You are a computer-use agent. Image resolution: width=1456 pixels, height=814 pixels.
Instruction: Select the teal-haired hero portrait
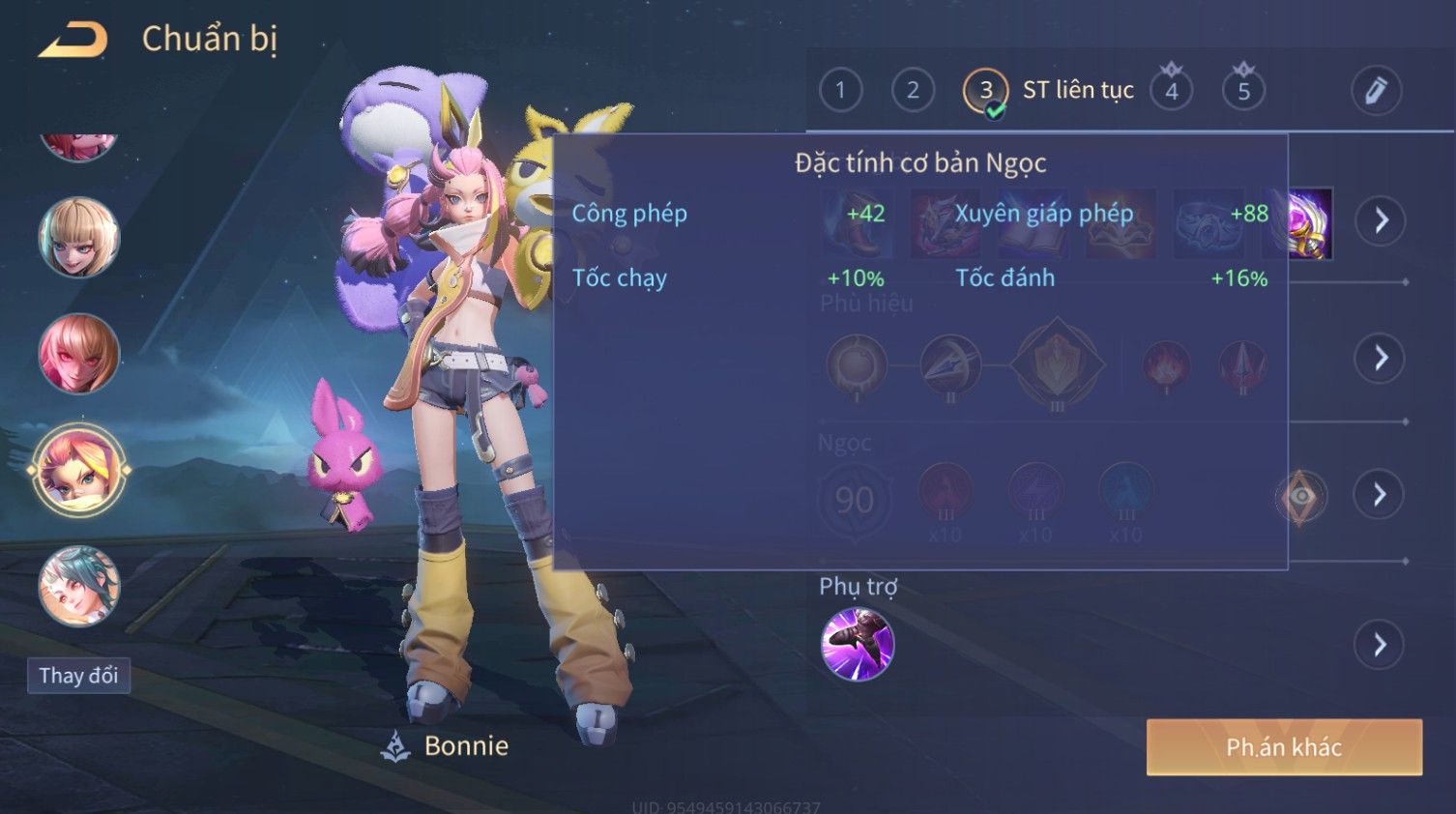pos(78,586)
